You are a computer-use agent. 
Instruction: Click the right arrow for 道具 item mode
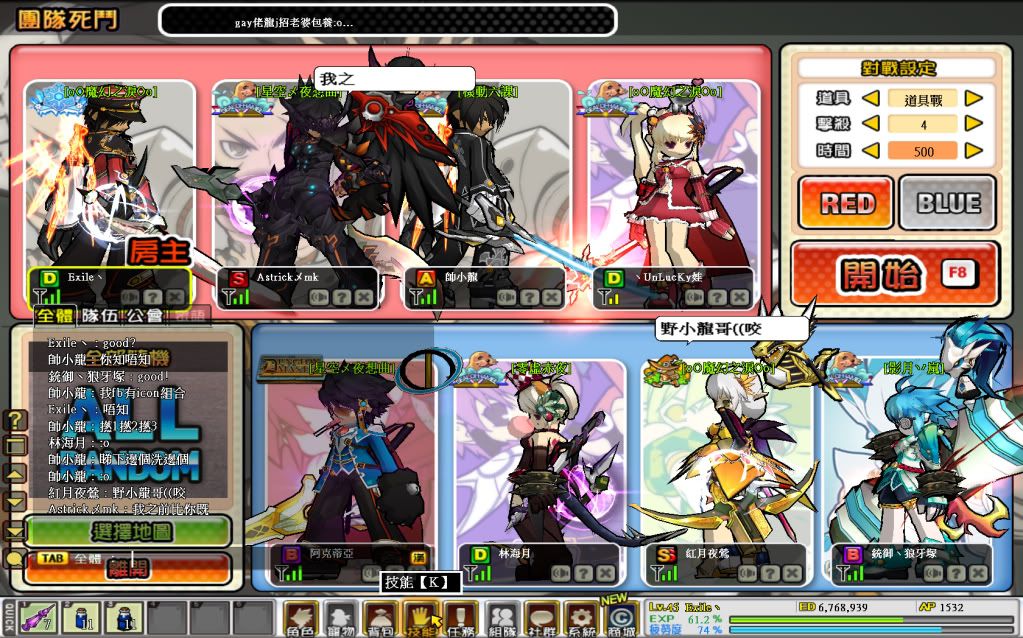972,99
